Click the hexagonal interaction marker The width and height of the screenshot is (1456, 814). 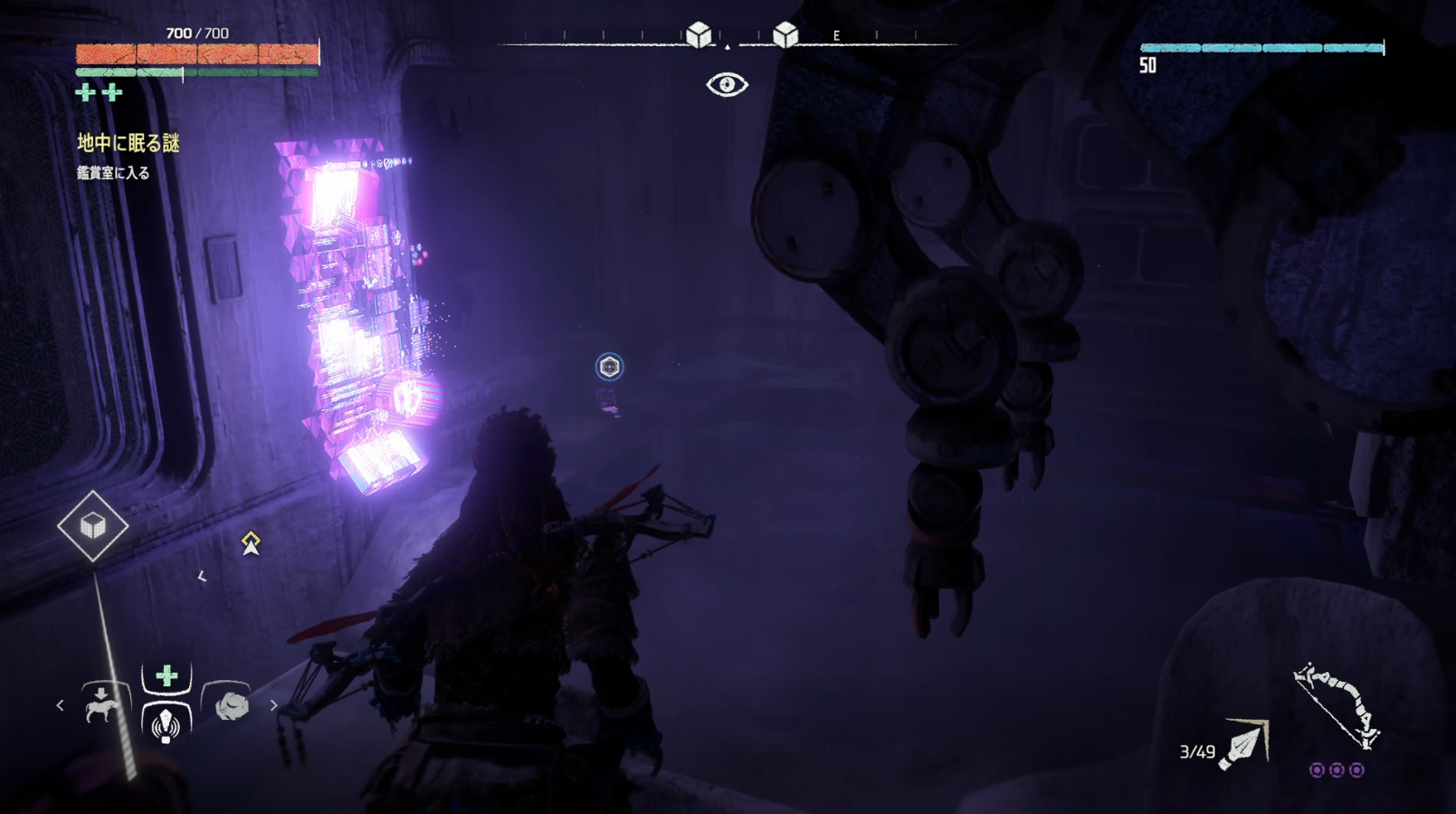609,367
